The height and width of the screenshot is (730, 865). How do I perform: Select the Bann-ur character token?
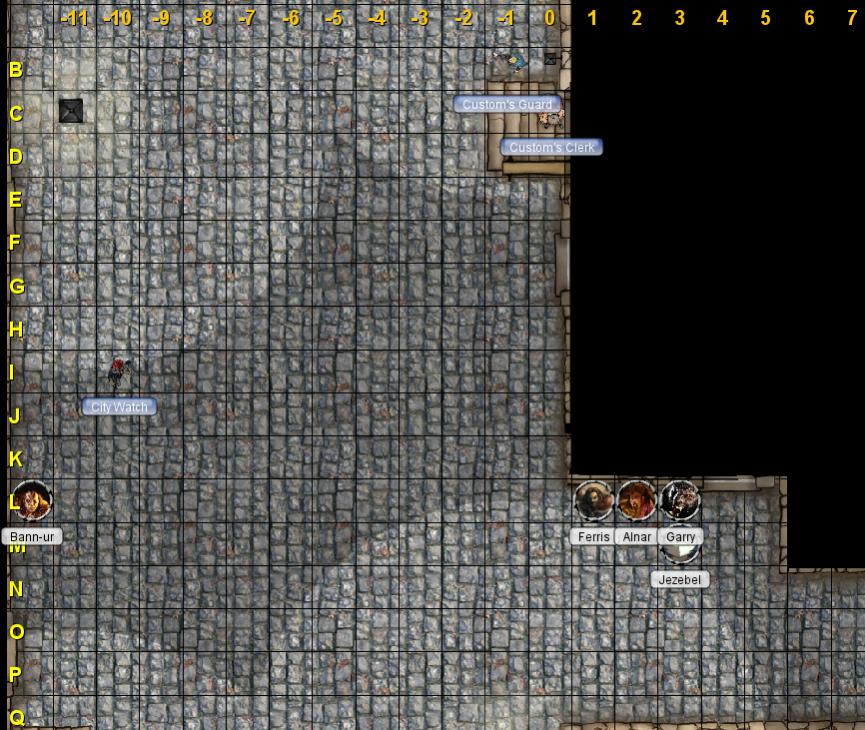click(x=31, y=500)
